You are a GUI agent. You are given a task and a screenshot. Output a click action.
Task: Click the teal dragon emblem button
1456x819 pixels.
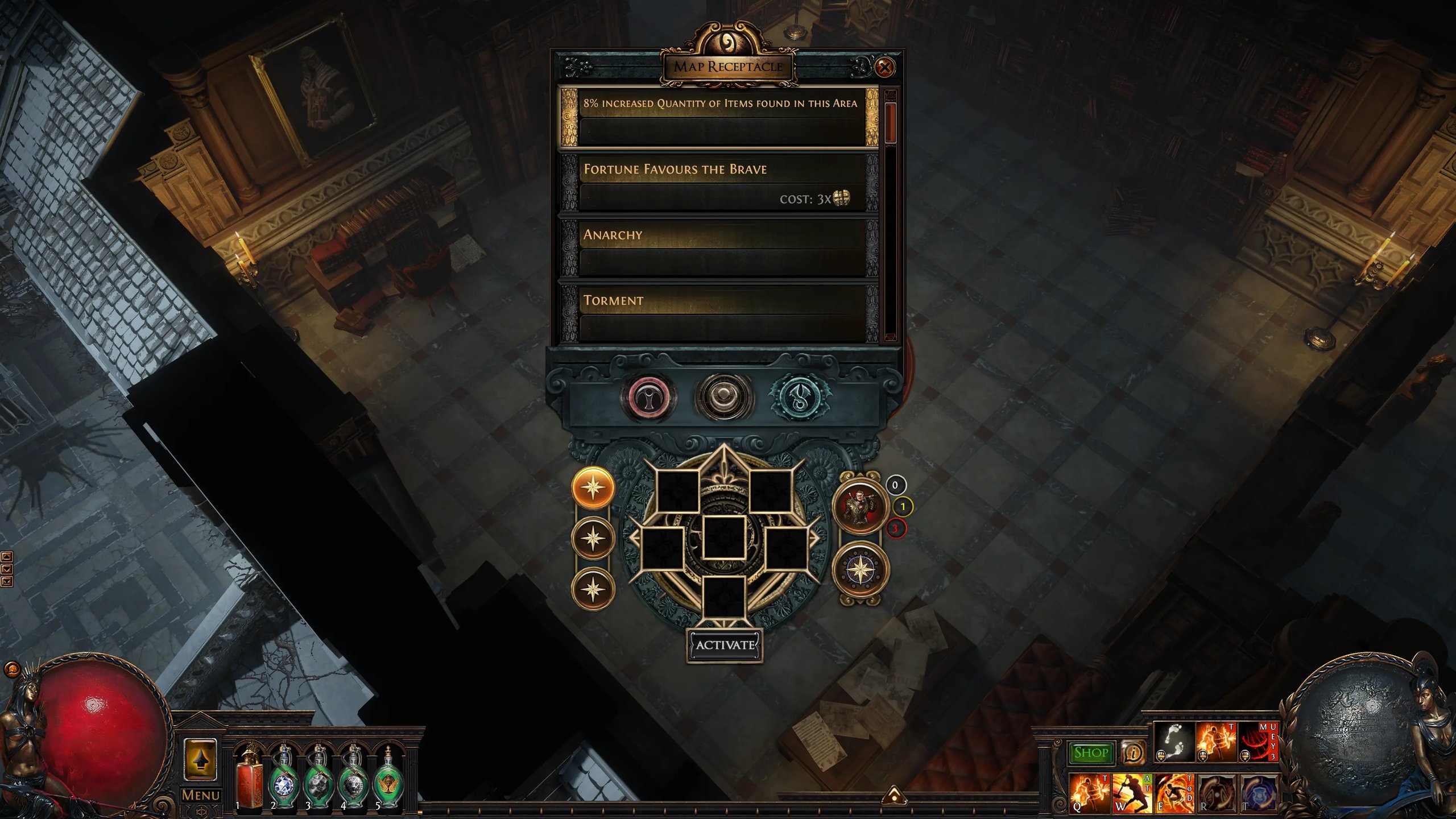click(799, 398)
